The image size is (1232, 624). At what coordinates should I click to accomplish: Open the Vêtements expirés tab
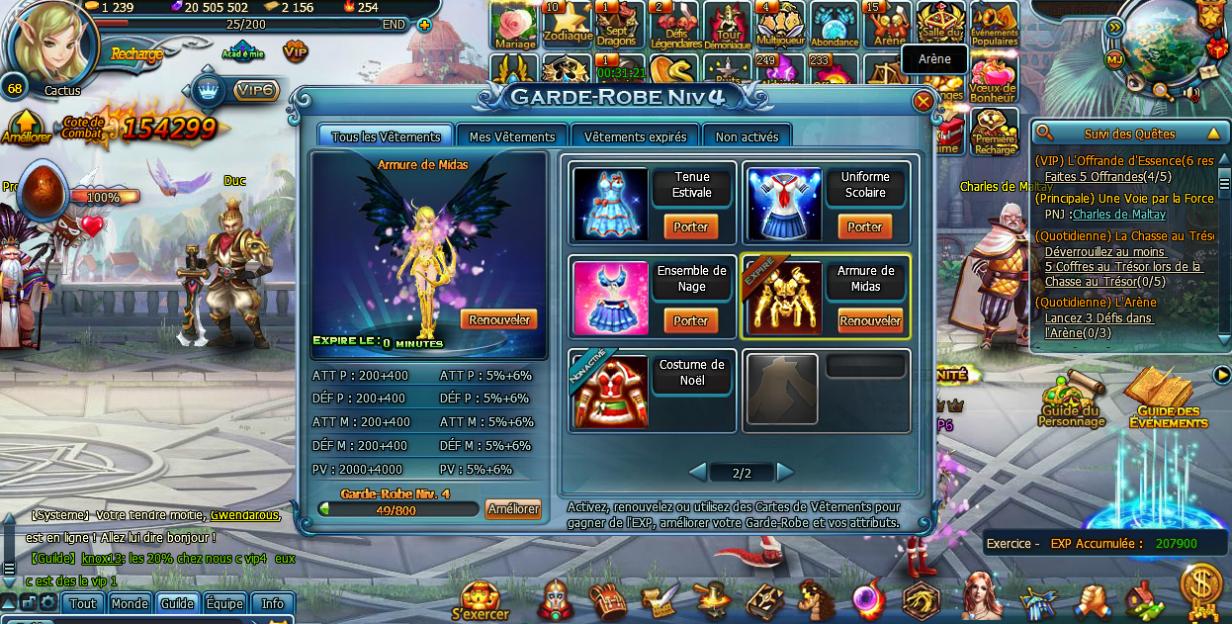[x=635, y=137]
